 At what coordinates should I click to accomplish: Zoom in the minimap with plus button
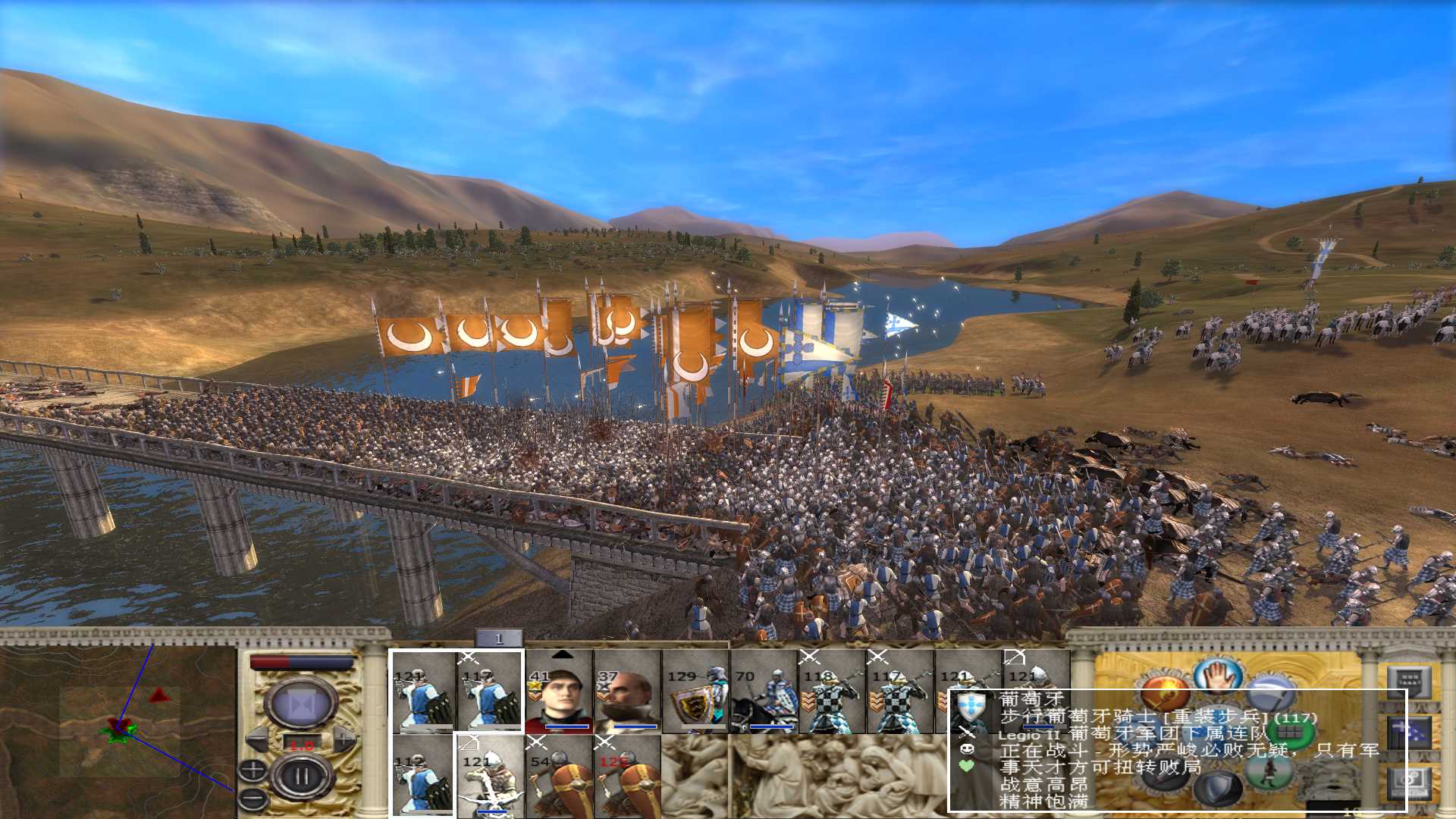(253, 770)
